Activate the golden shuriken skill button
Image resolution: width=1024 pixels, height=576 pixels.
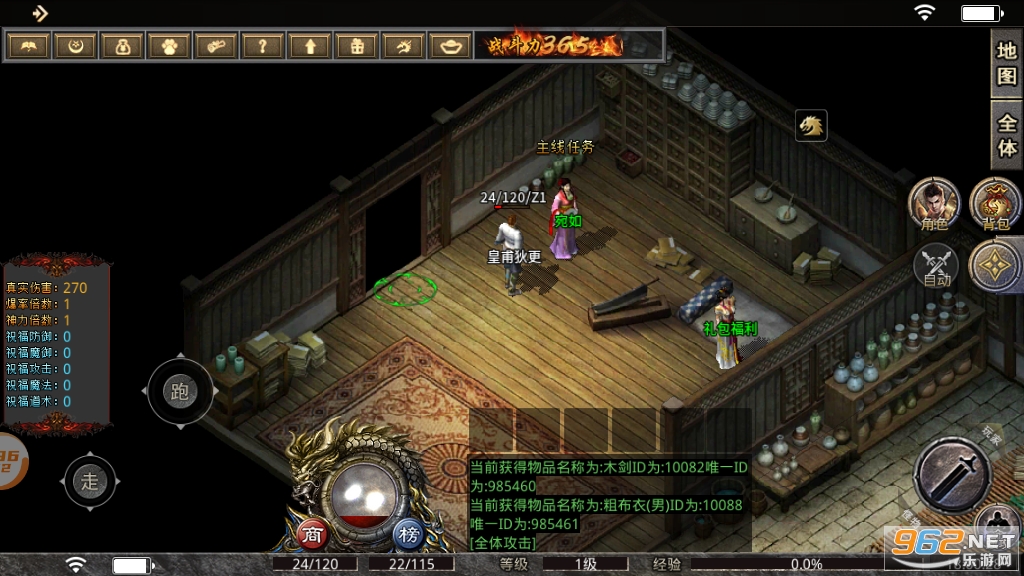pos(997,265)
